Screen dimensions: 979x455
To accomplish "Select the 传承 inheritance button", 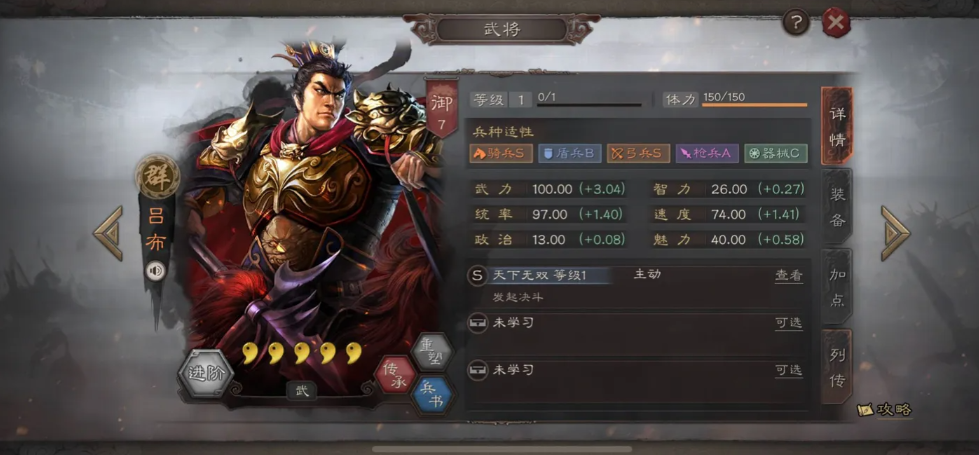I will coord(395,374).
